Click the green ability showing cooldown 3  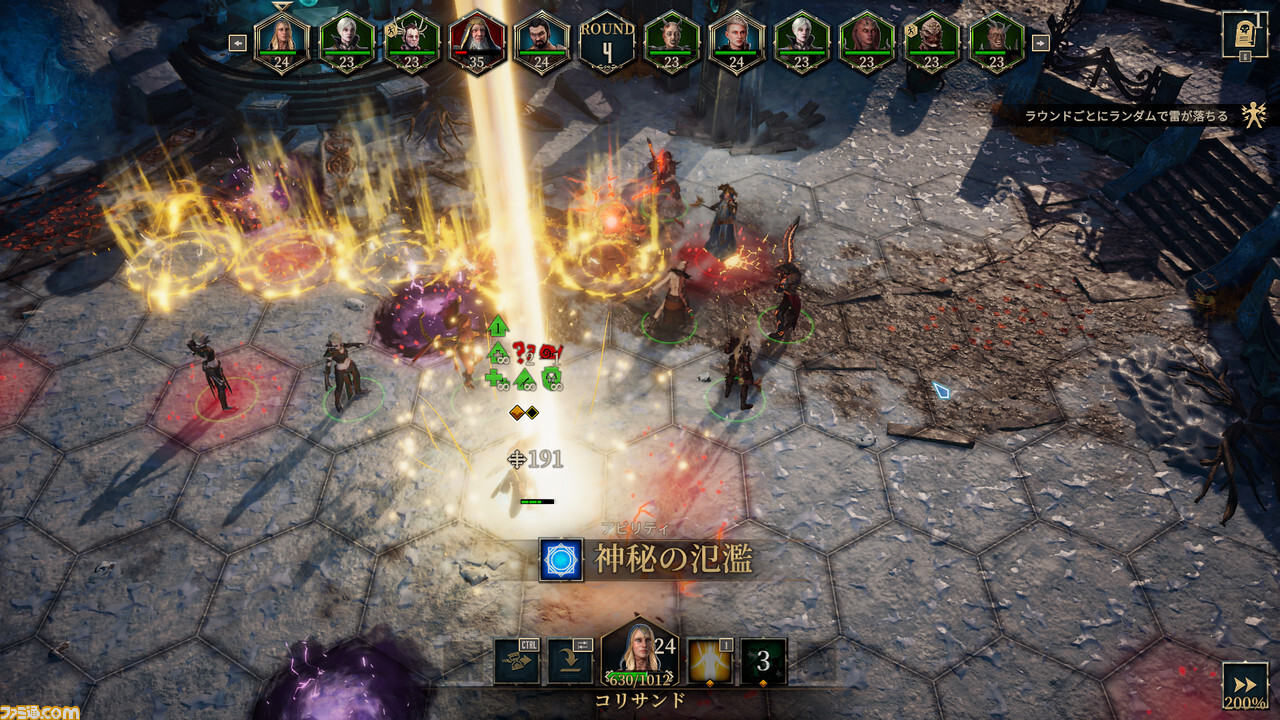click(x=763, y=661)
